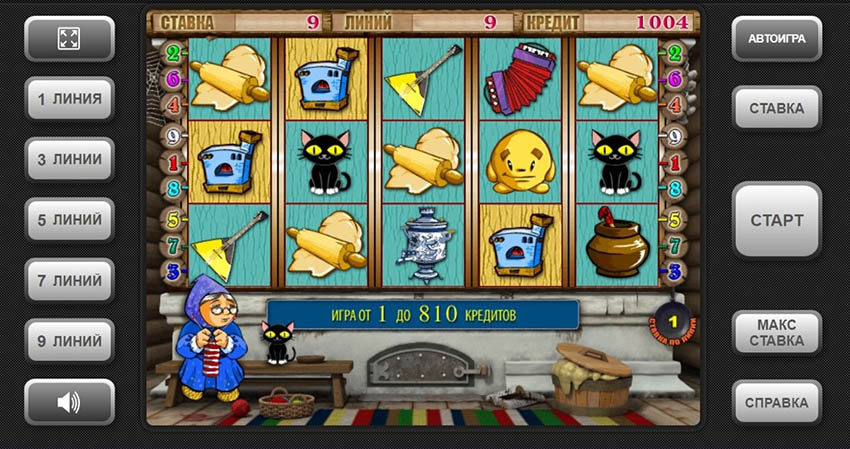Choose the МАКС СТАВКА button

[777, 333]
